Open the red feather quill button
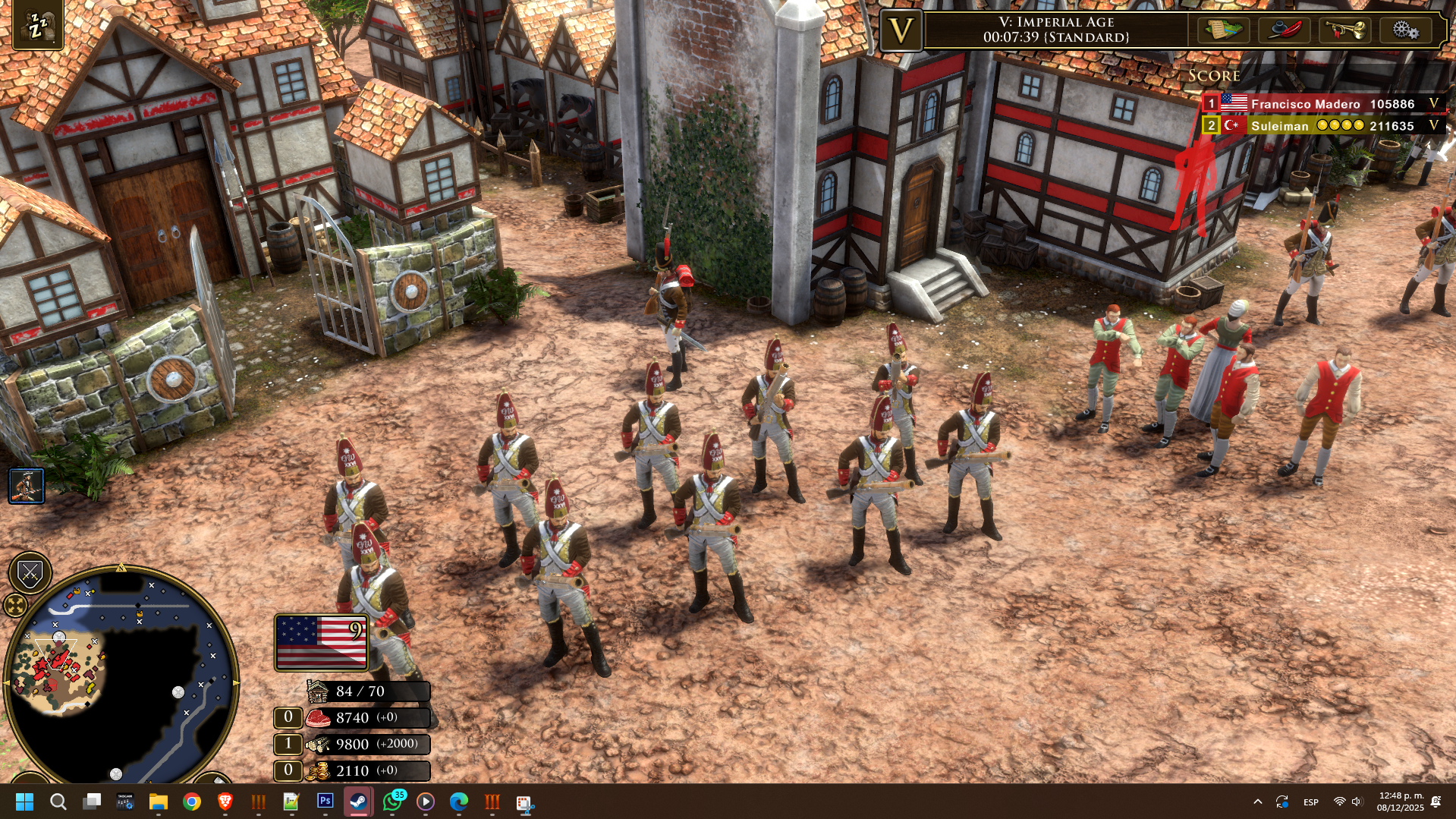This screenshot has height=819, width=1456. [x=1284, y=30]
